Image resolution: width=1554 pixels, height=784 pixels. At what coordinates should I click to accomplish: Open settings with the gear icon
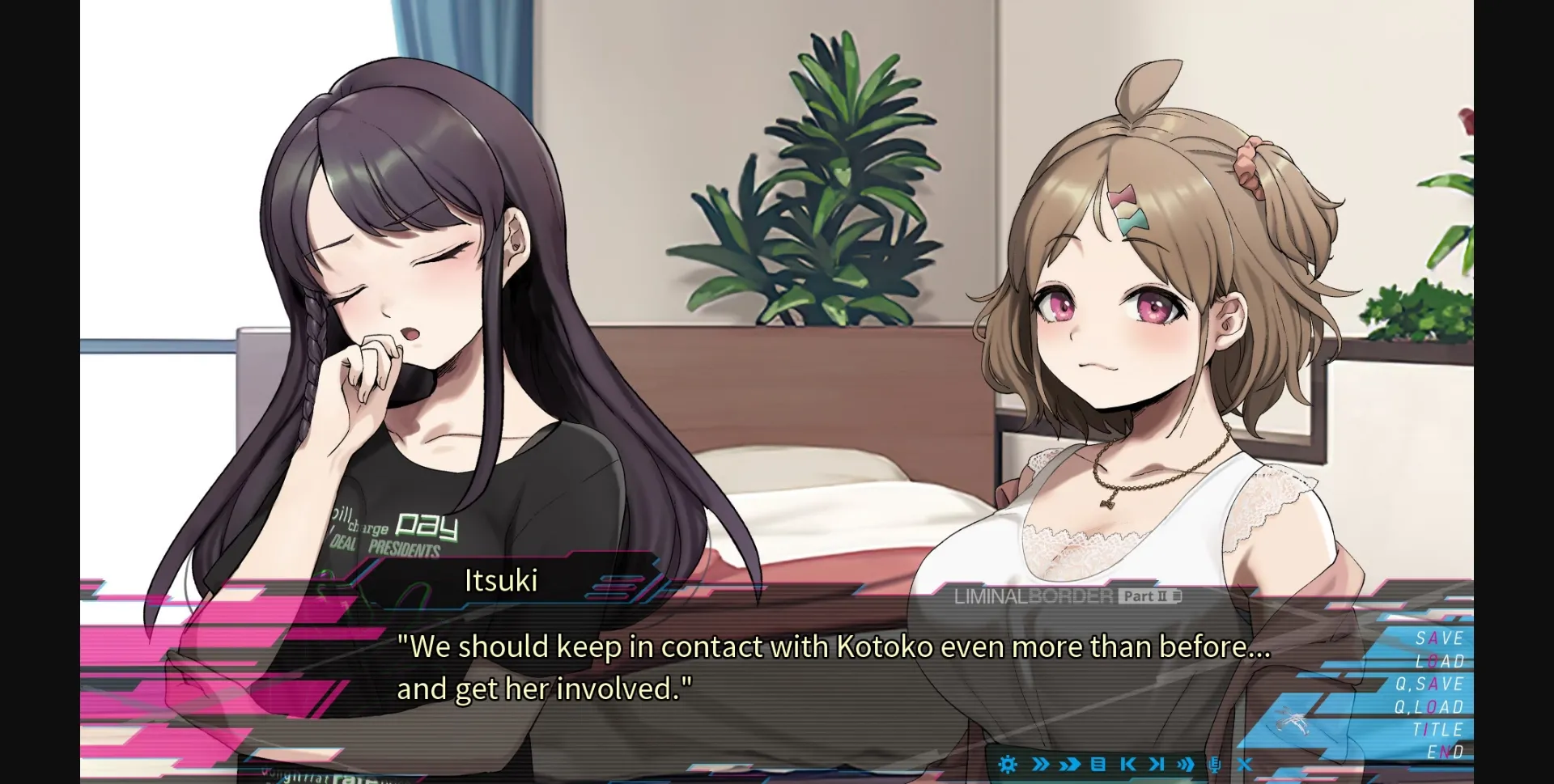pos(1008,764)
